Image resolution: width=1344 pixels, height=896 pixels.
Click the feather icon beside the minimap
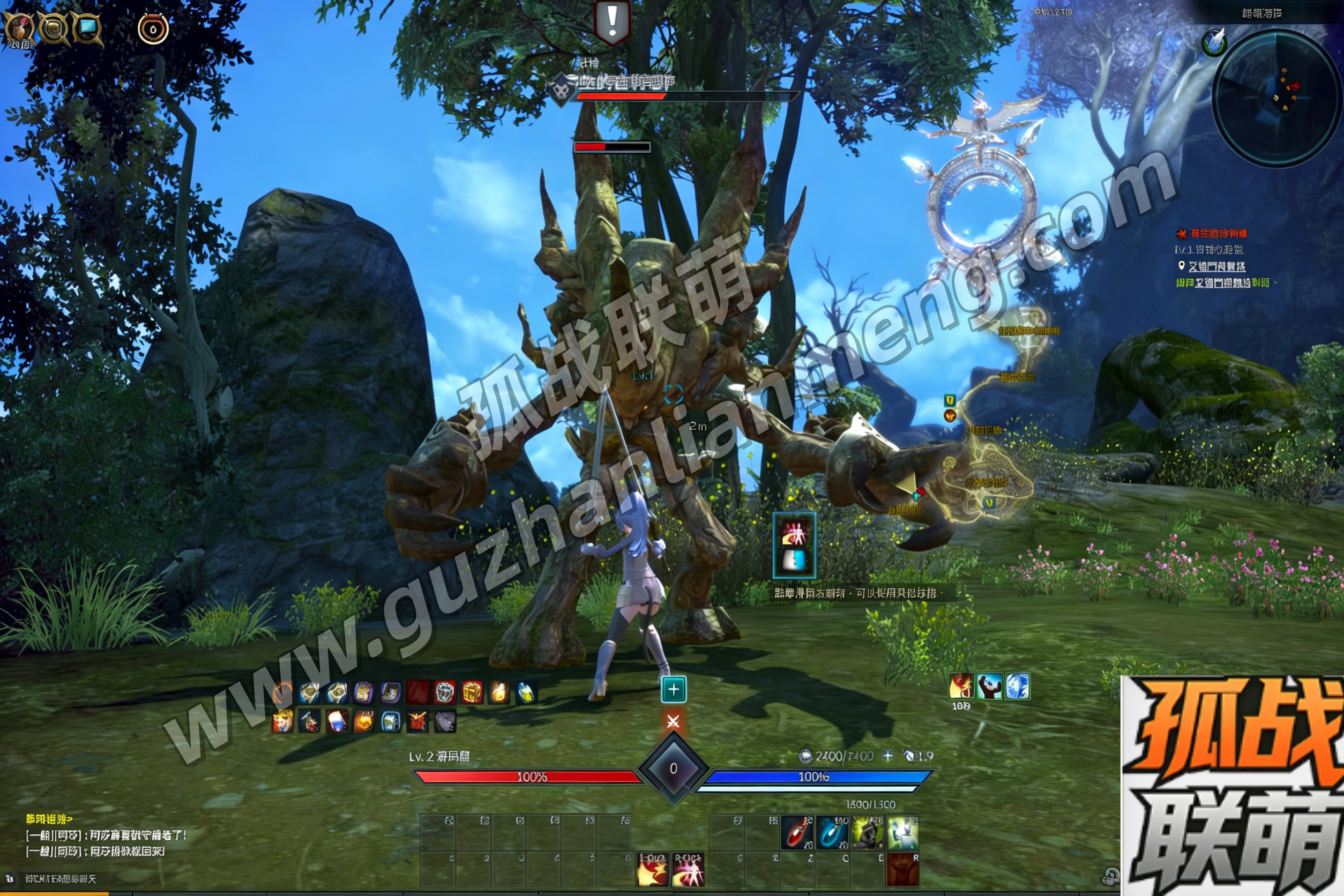(x=1214, y=41)
